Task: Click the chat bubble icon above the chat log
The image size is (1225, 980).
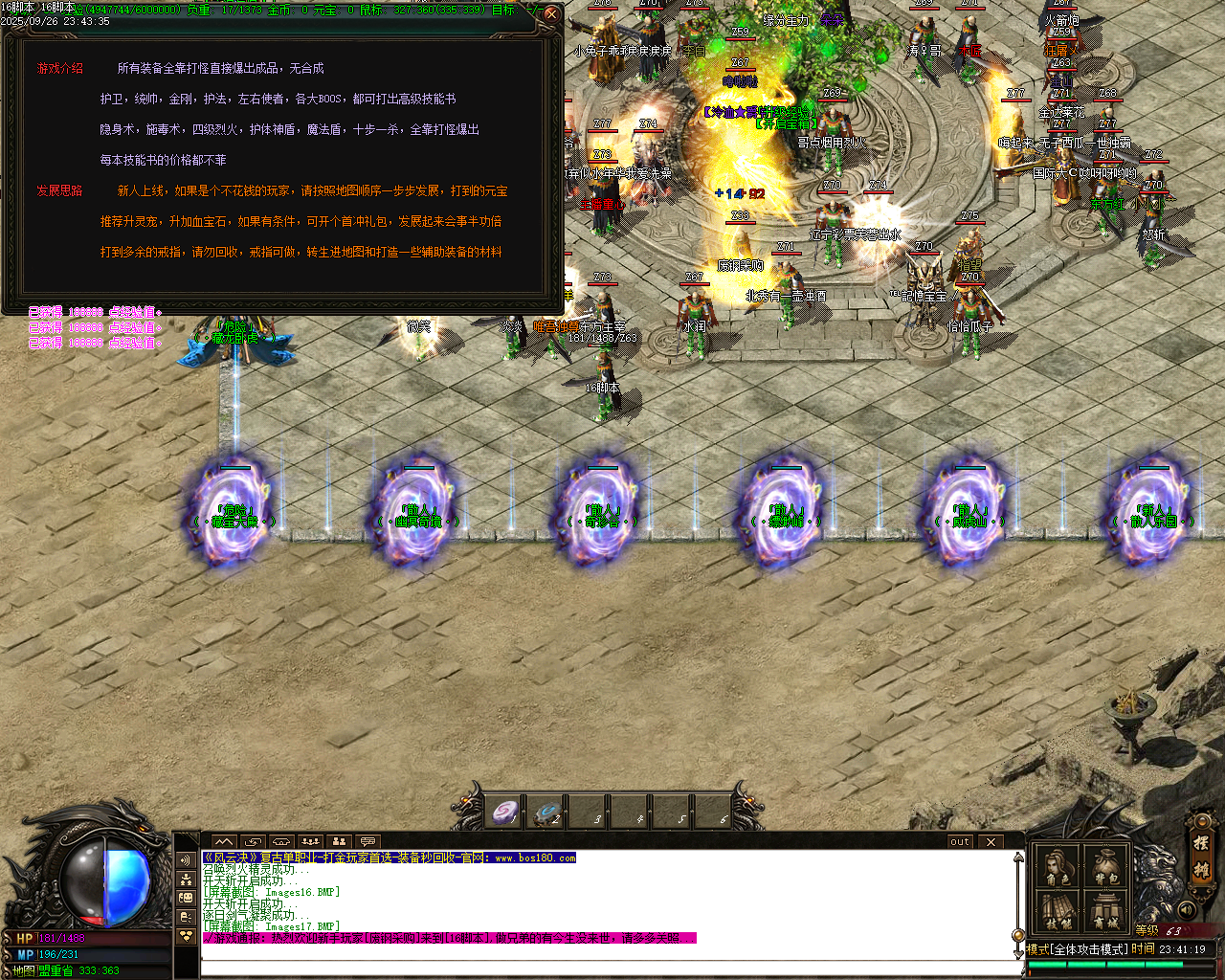Action: click(x=367, y=841)
